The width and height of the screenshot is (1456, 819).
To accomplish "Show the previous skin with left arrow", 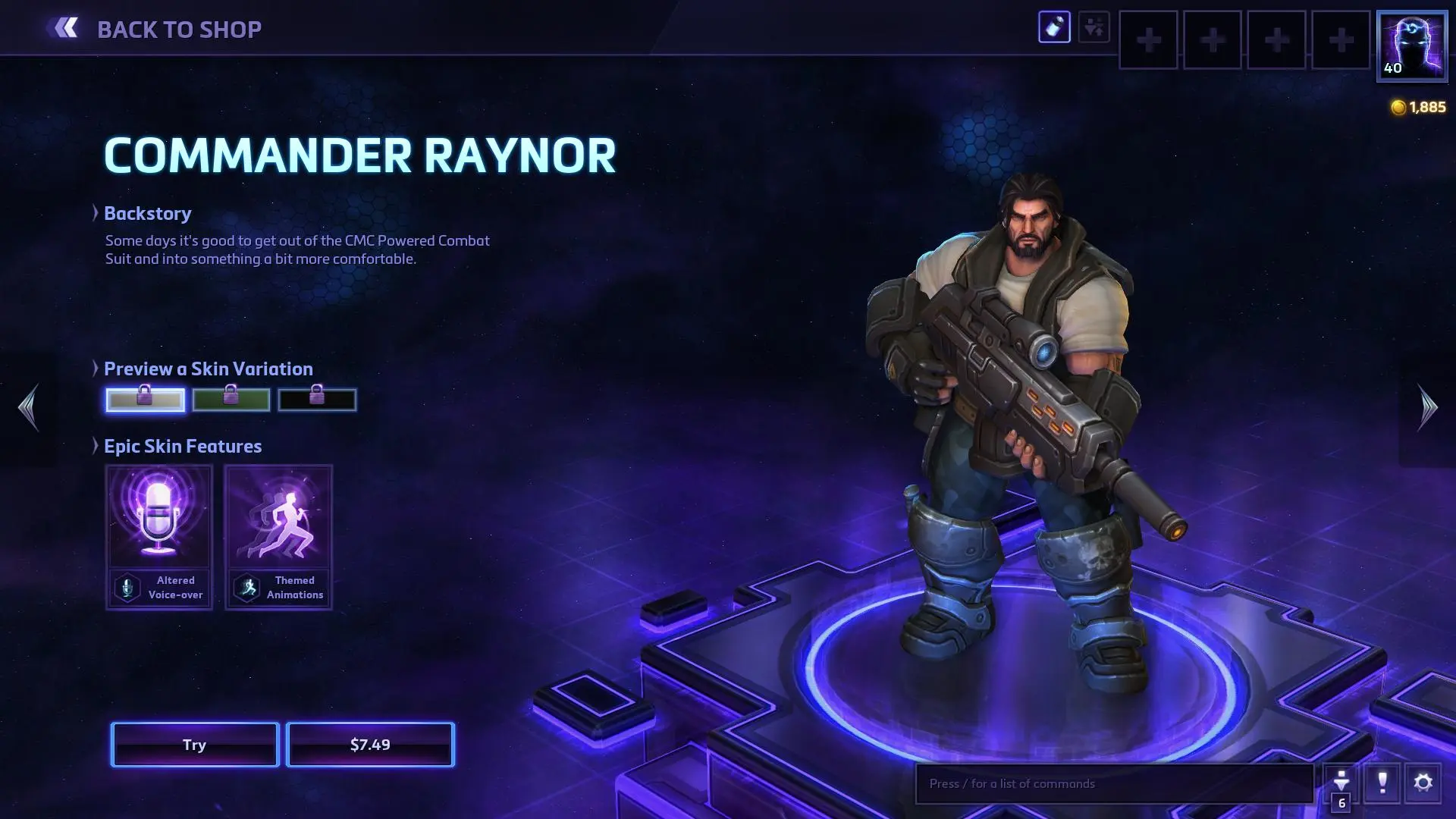I will coord(29,407).
